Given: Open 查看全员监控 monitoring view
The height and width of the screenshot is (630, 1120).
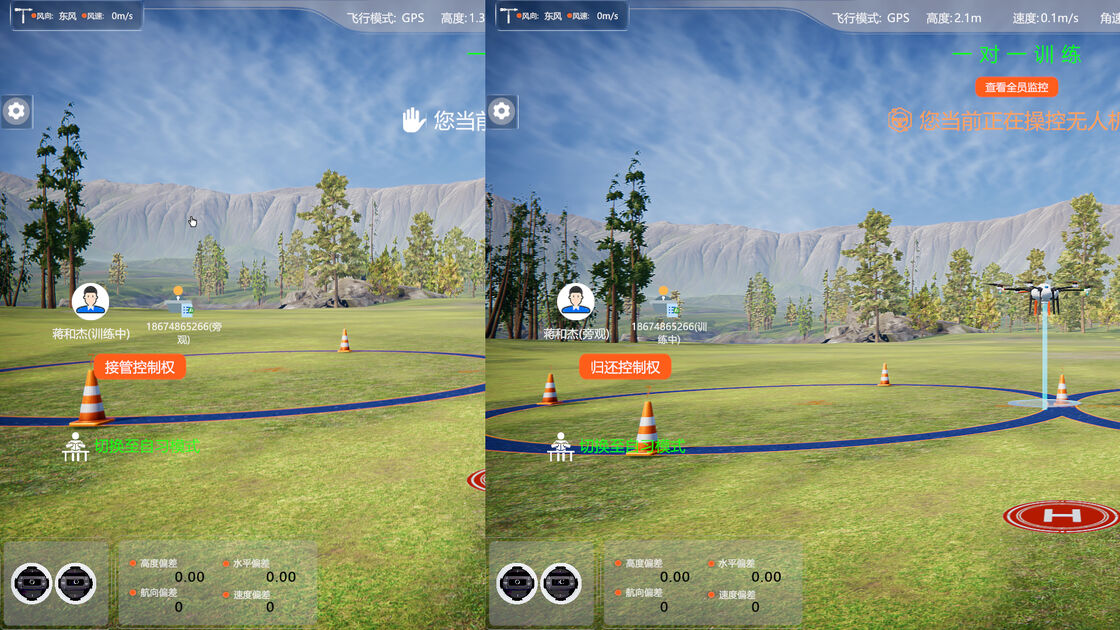Looking at the screenshot, I should click(x=1016, y=87).
